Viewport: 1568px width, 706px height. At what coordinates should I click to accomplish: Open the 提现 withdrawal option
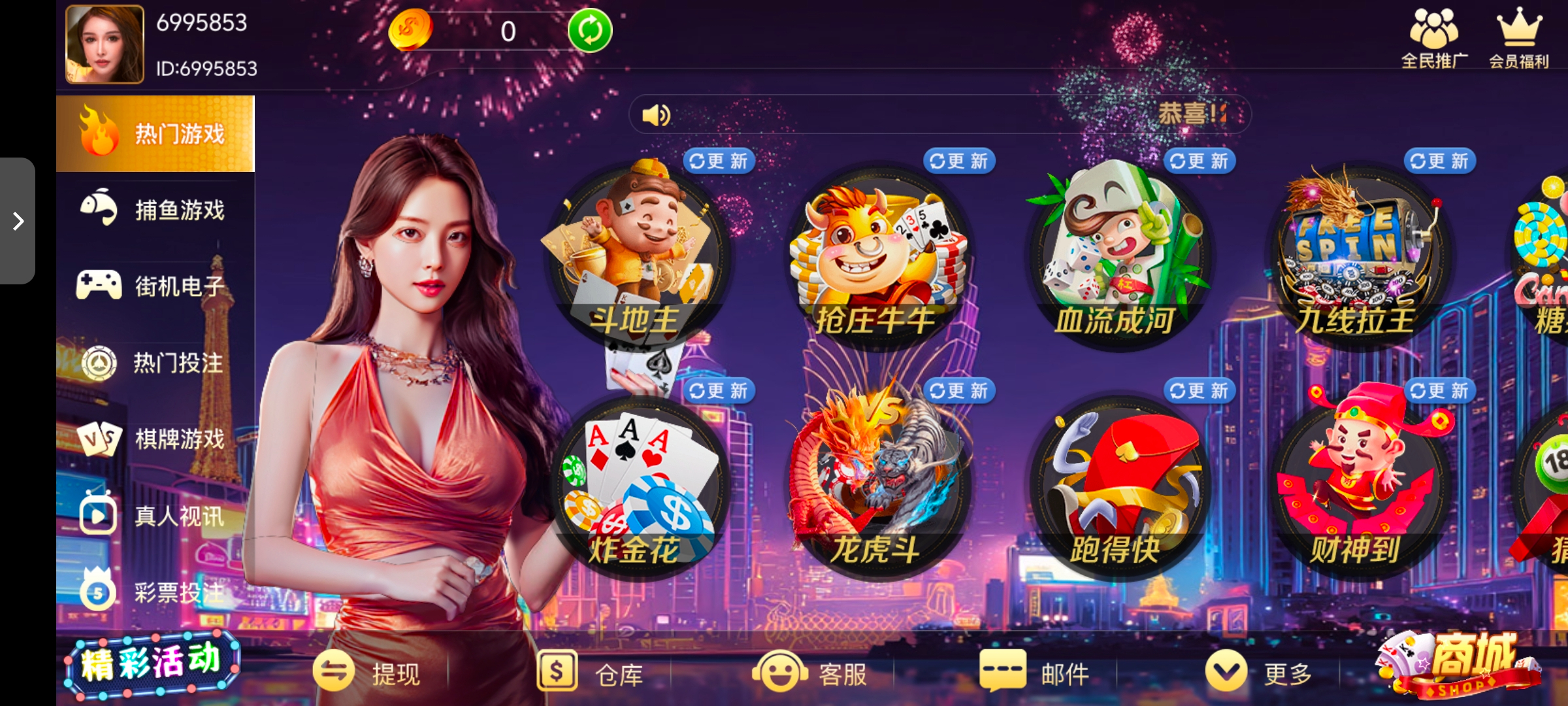[367, 673]
